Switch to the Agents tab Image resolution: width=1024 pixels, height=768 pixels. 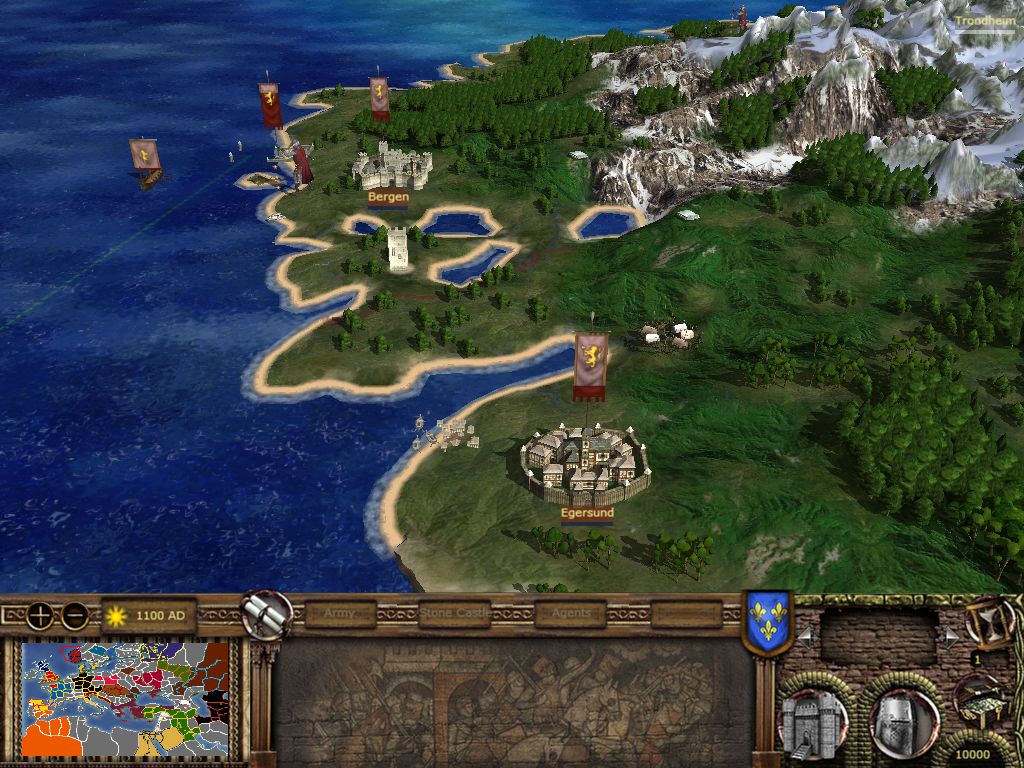(x=570, y=613)
